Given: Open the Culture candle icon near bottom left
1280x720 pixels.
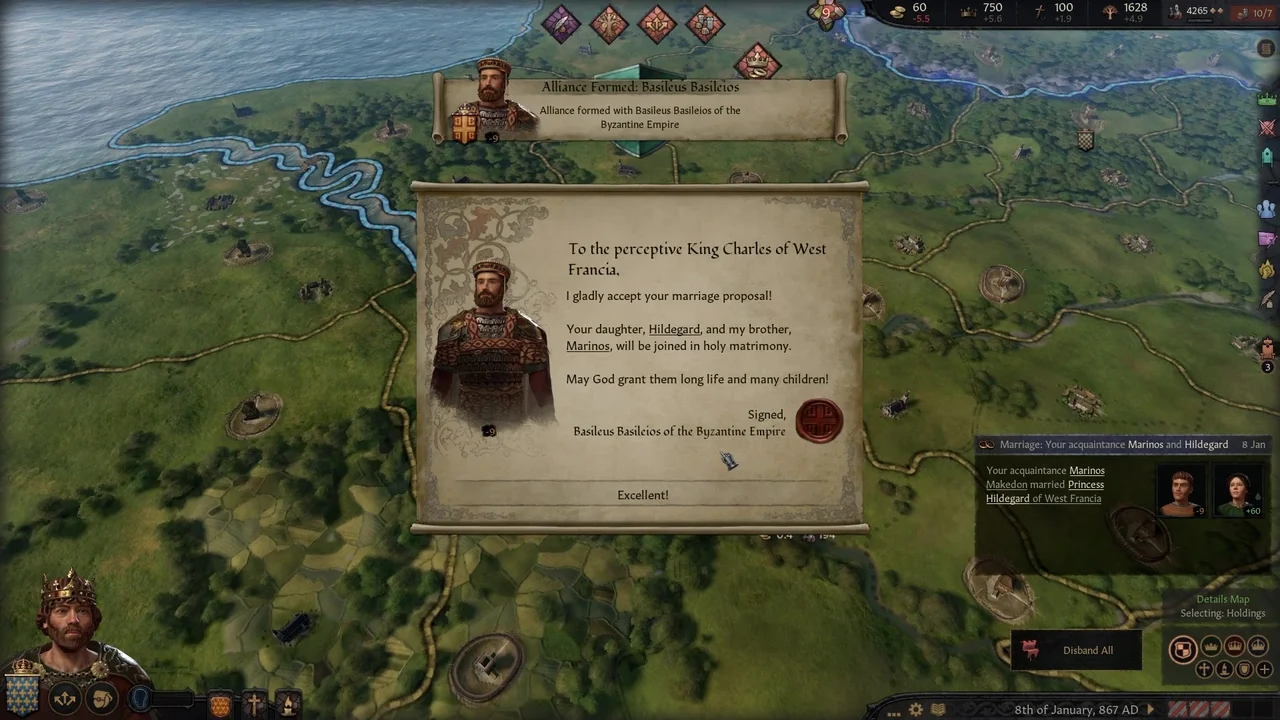Looking at the screenshot, I should tap(287, 705).
